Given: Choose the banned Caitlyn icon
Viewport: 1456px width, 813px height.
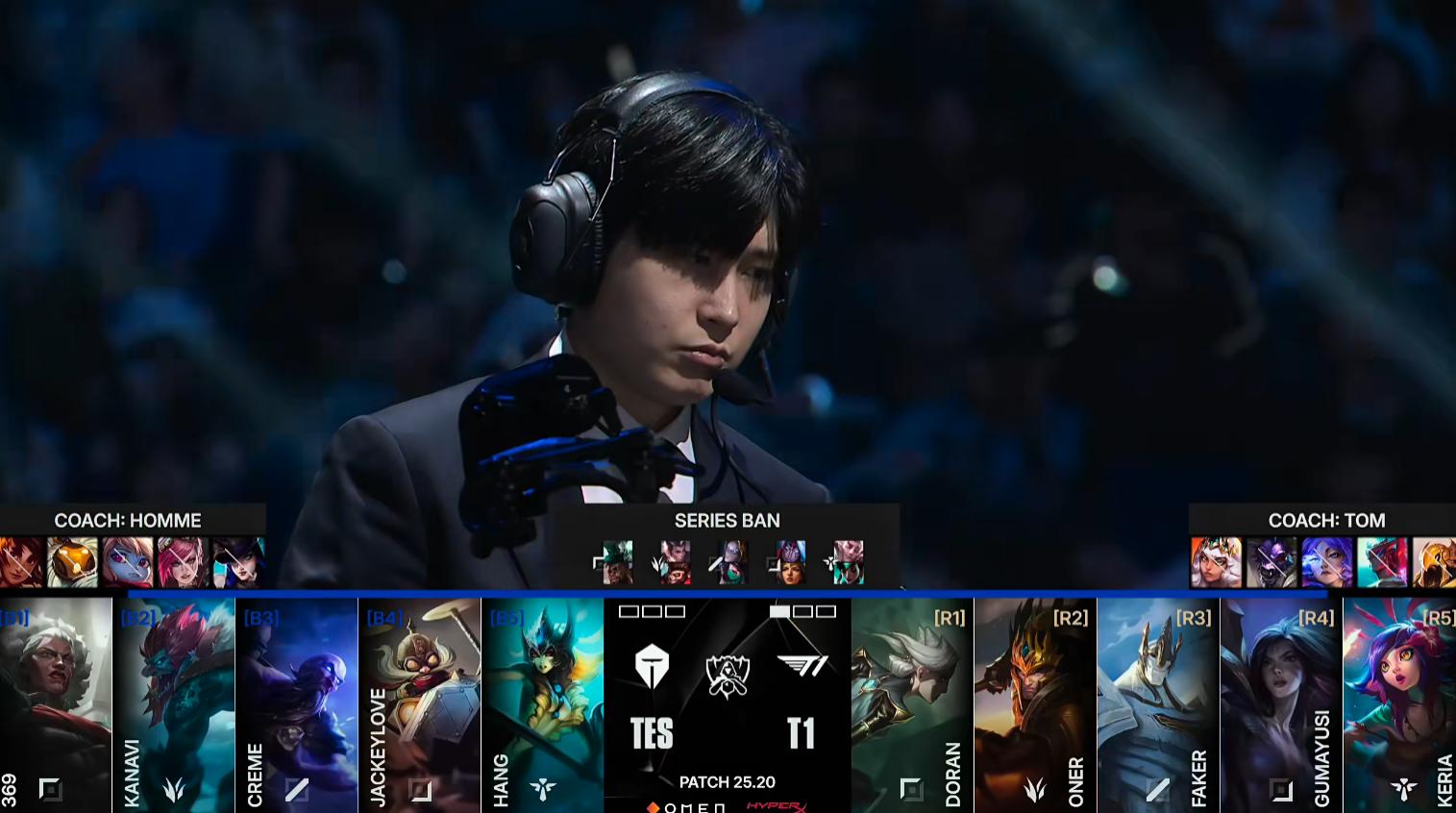Looking at the screenshot, I should pyautogui.click(x=237, y=562).
